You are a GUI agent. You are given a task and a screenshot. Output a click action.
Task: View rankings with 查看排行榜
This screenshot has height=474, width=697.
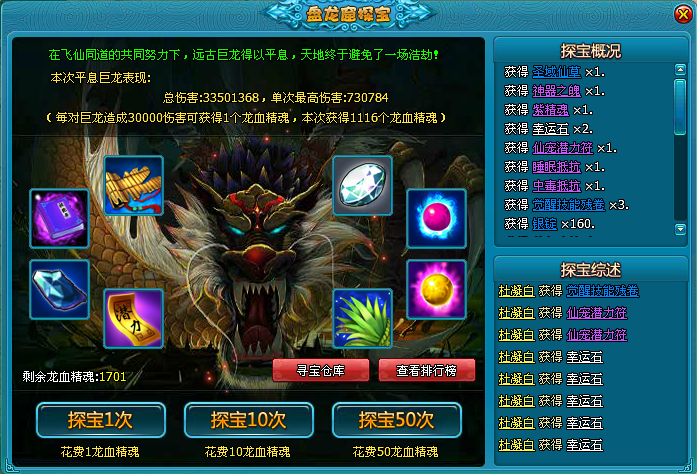(427, 370)
